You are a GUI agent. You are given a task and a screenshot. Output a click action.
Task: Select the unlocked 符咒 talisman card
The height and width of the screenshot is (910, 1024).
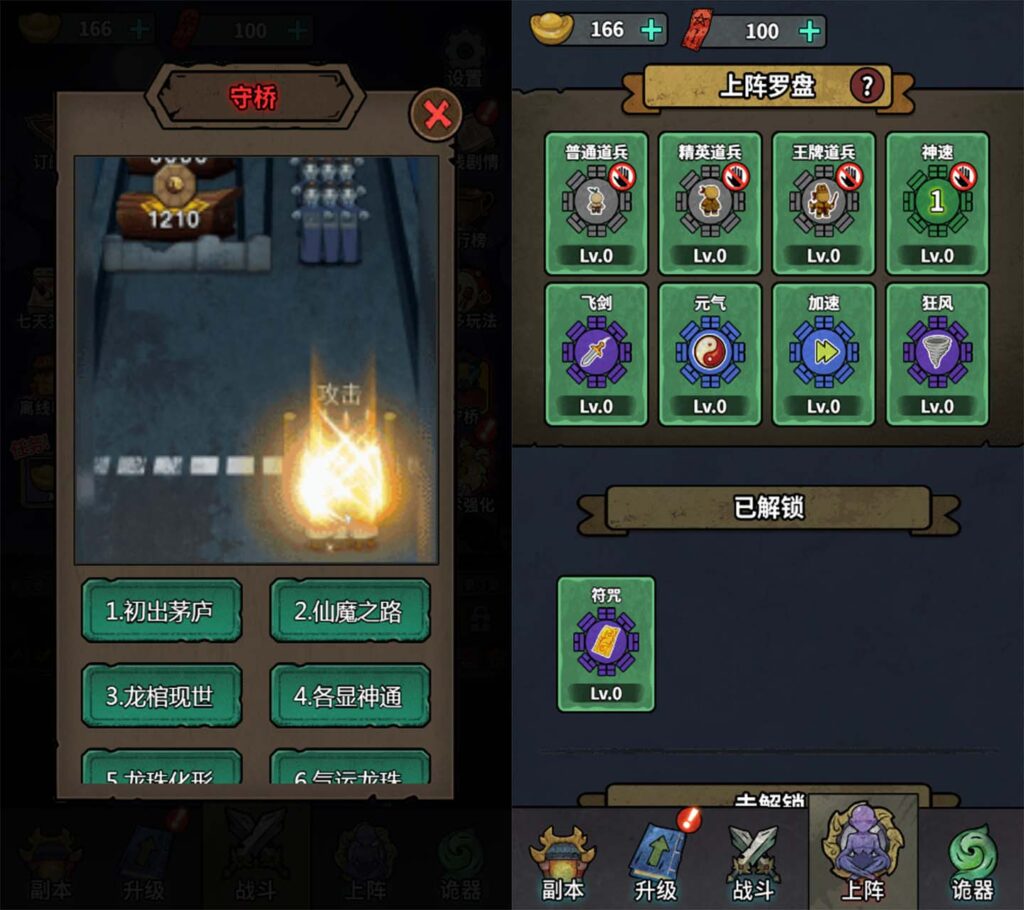coord(606,644)
